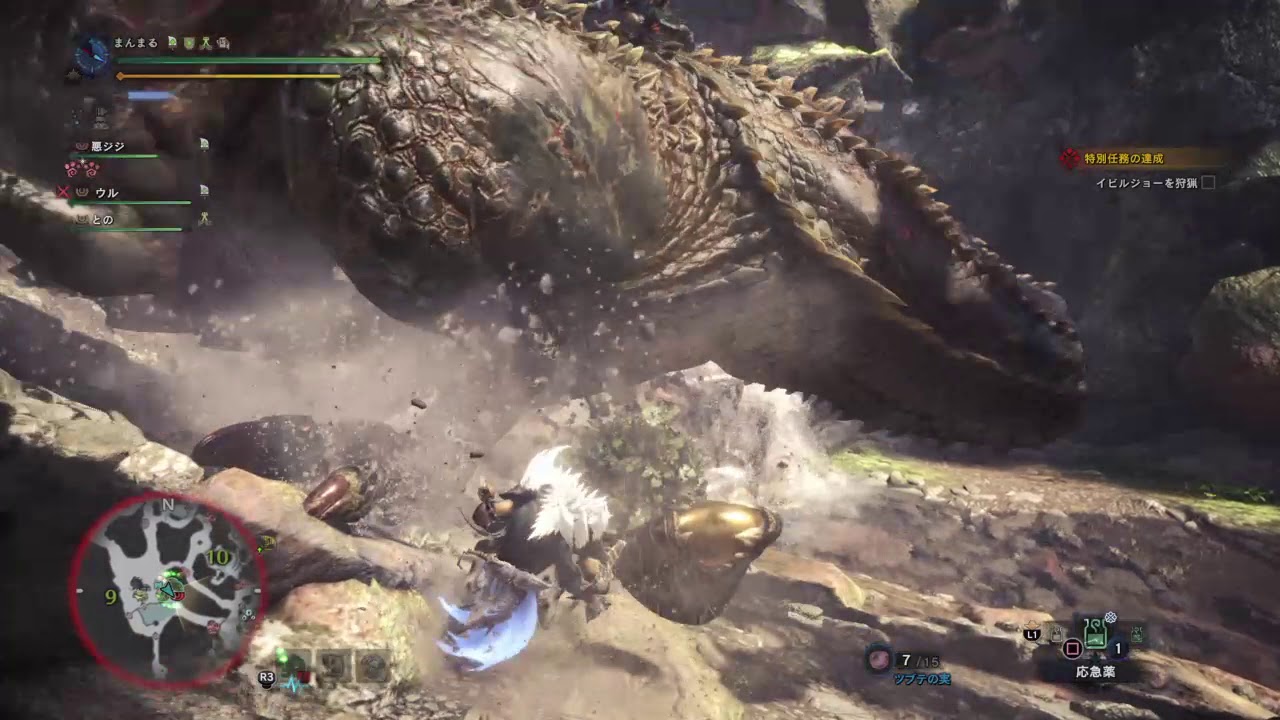Image resolution: width=1280 pixels, height=720 pixels.
Task: Click the area 9 marker on minimap
Action: [x=111, y=597]
